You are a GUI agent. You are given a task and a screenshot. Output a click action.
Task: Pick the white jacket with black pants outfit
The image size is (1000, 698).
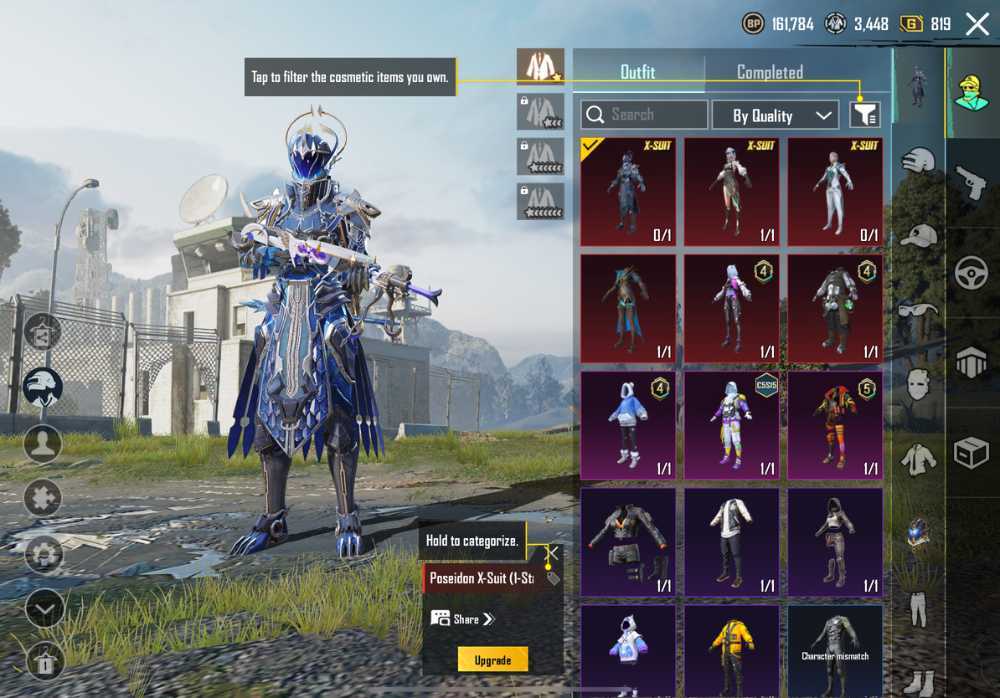pyautogui.click(x=732, y=541)
